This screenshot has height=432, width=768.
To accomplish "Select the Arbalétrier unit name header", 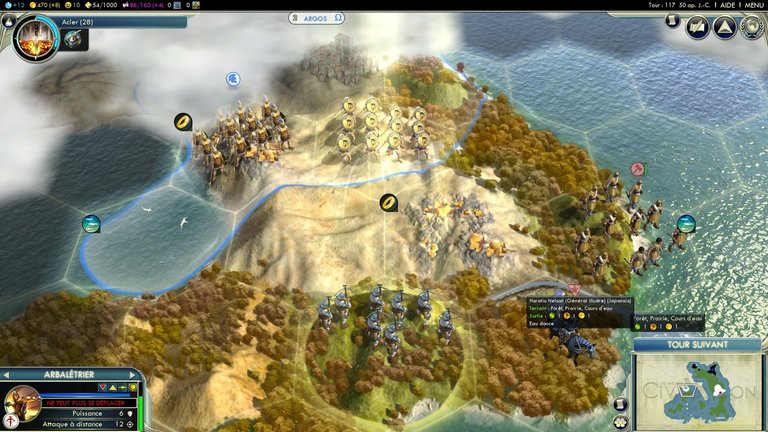I will (x=70, y=374).
